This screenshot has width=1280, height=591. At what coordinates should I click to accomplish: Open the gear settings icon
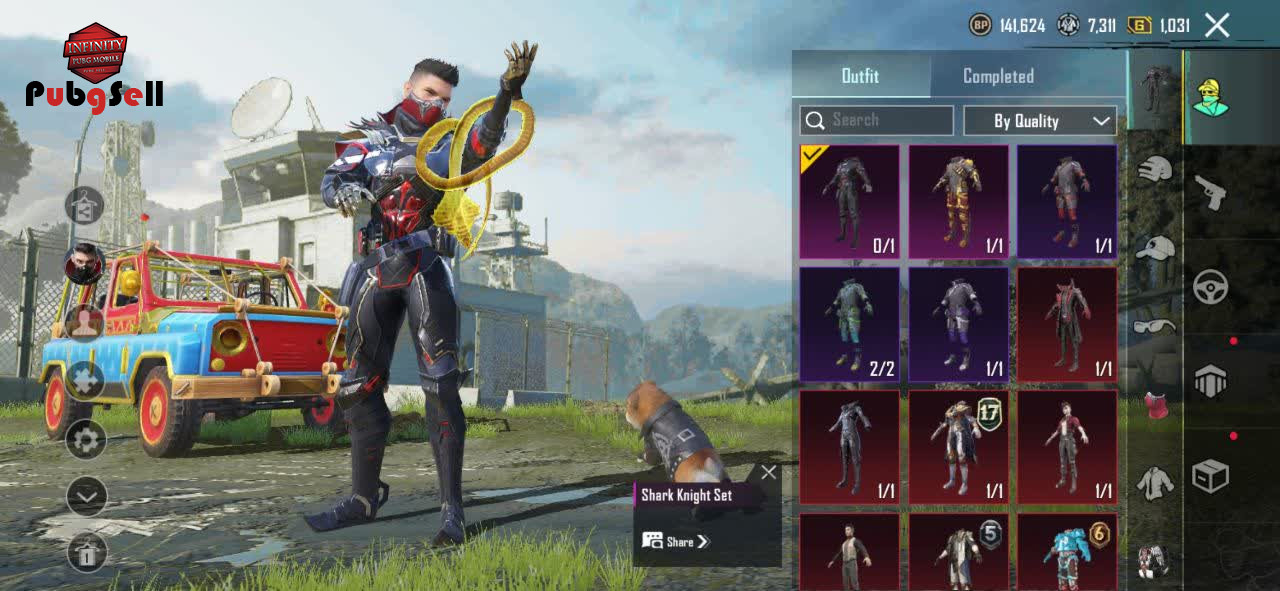click(86, 439)
